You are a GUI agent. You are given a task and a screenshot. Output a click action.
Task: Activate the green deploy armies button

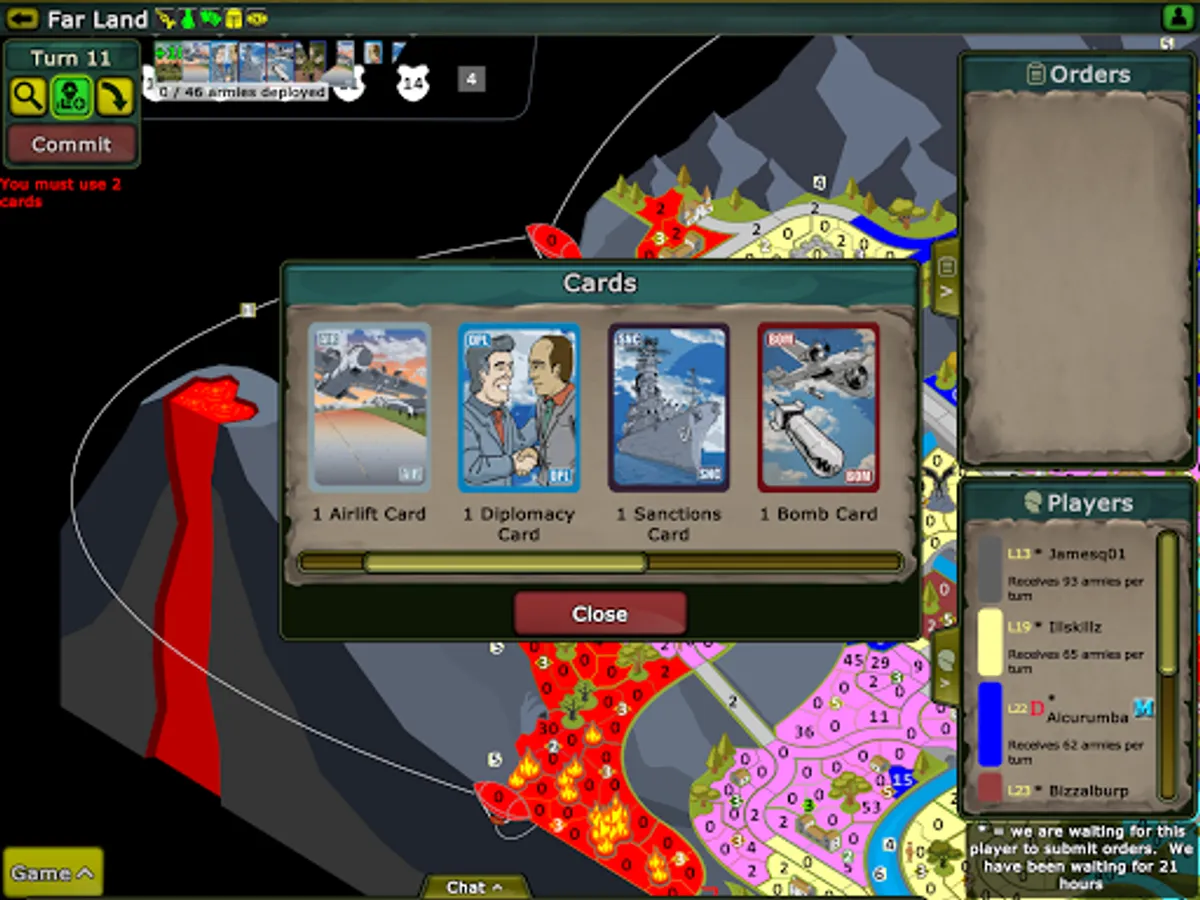pyautogui.click(x=72, y=97)
